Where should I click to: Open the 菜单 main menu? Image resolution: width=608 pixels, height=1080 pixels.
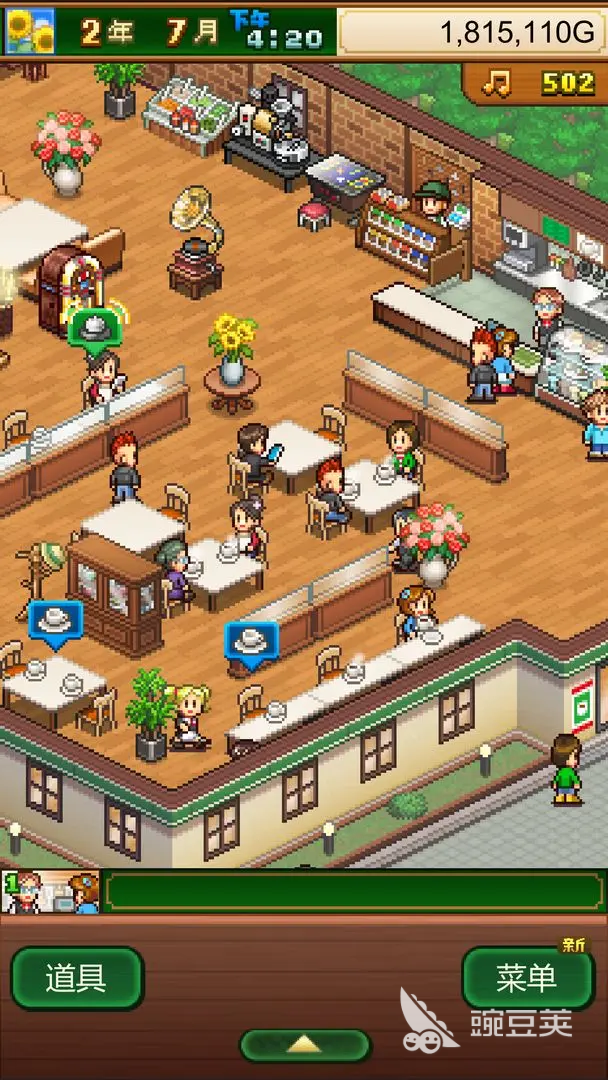[526, 978]
